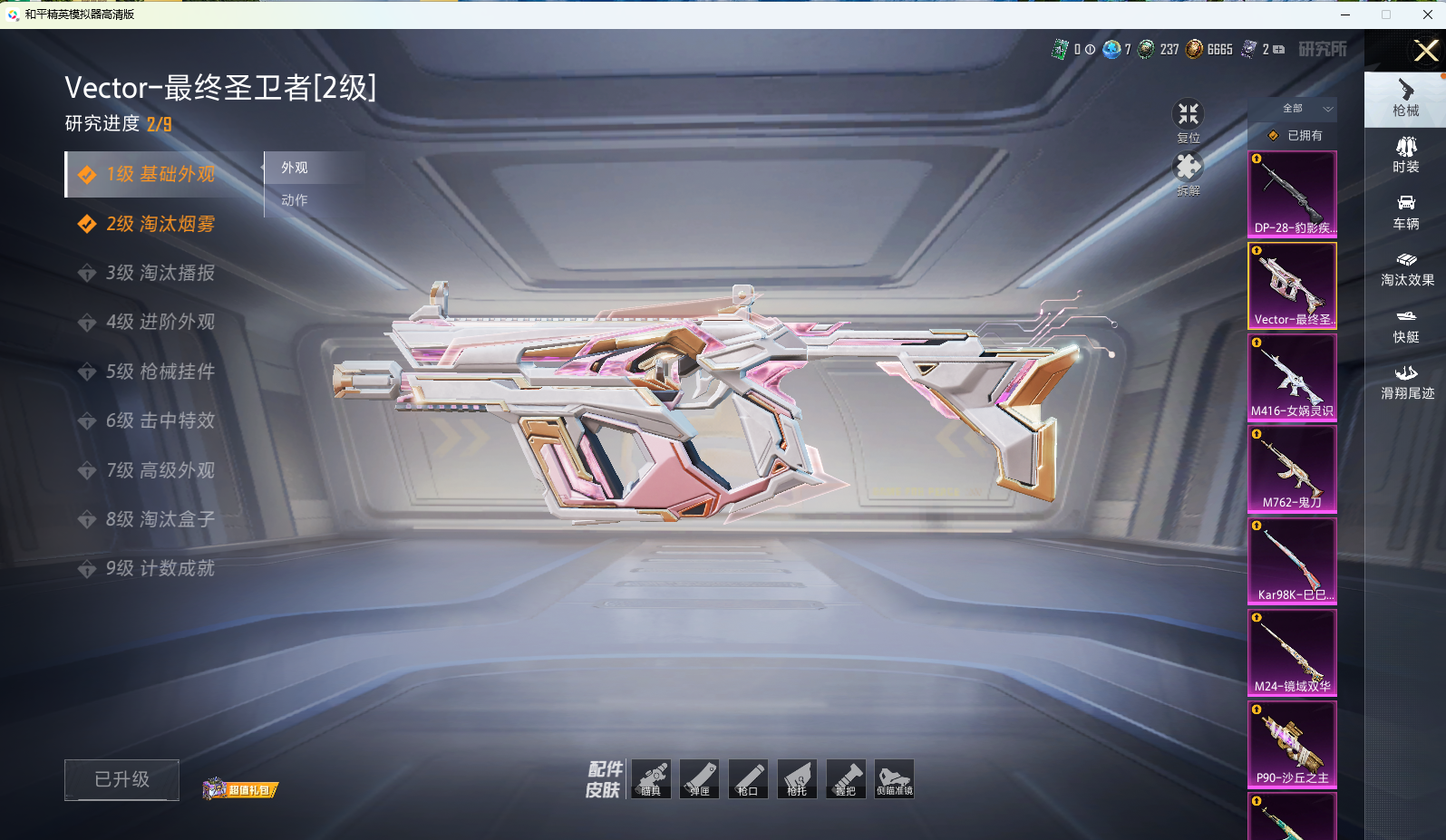Select level 1 基础外观 upgrade

160,174
